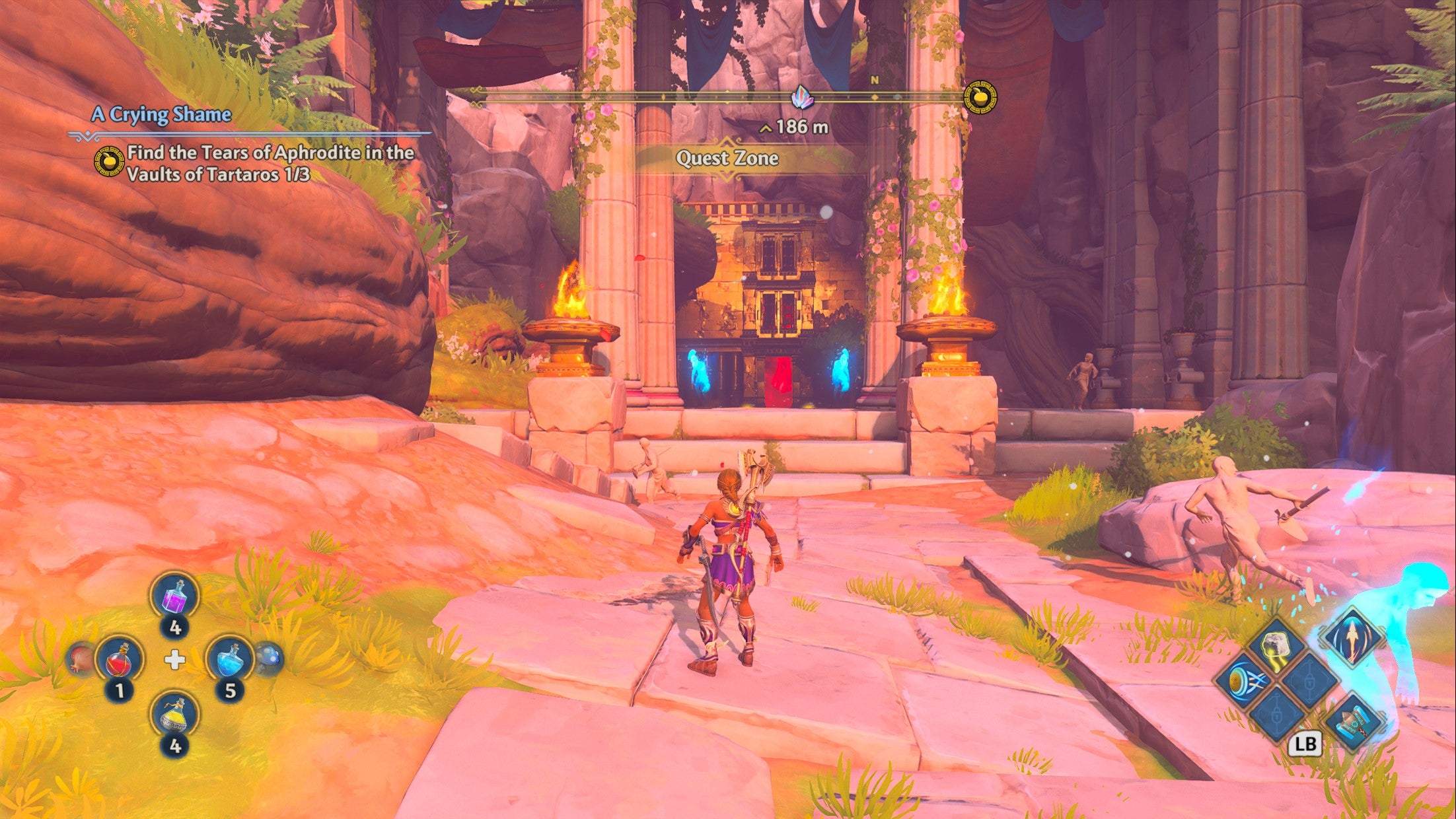
Task: Open the Quest Zone banner
Action: tap(727, 157)
